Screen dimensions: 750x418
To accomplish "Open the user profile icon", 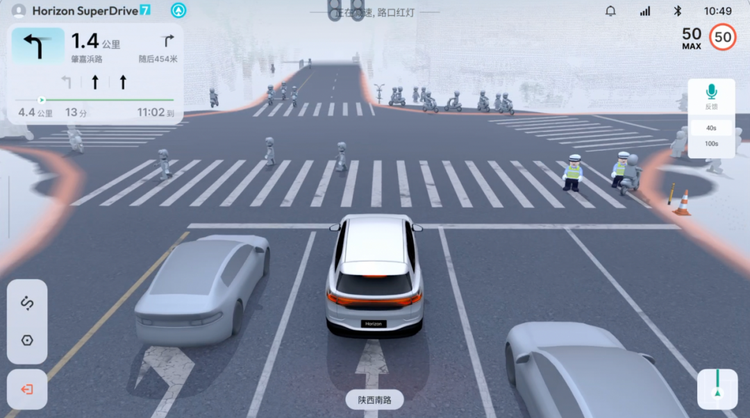I will click(18, 11).
